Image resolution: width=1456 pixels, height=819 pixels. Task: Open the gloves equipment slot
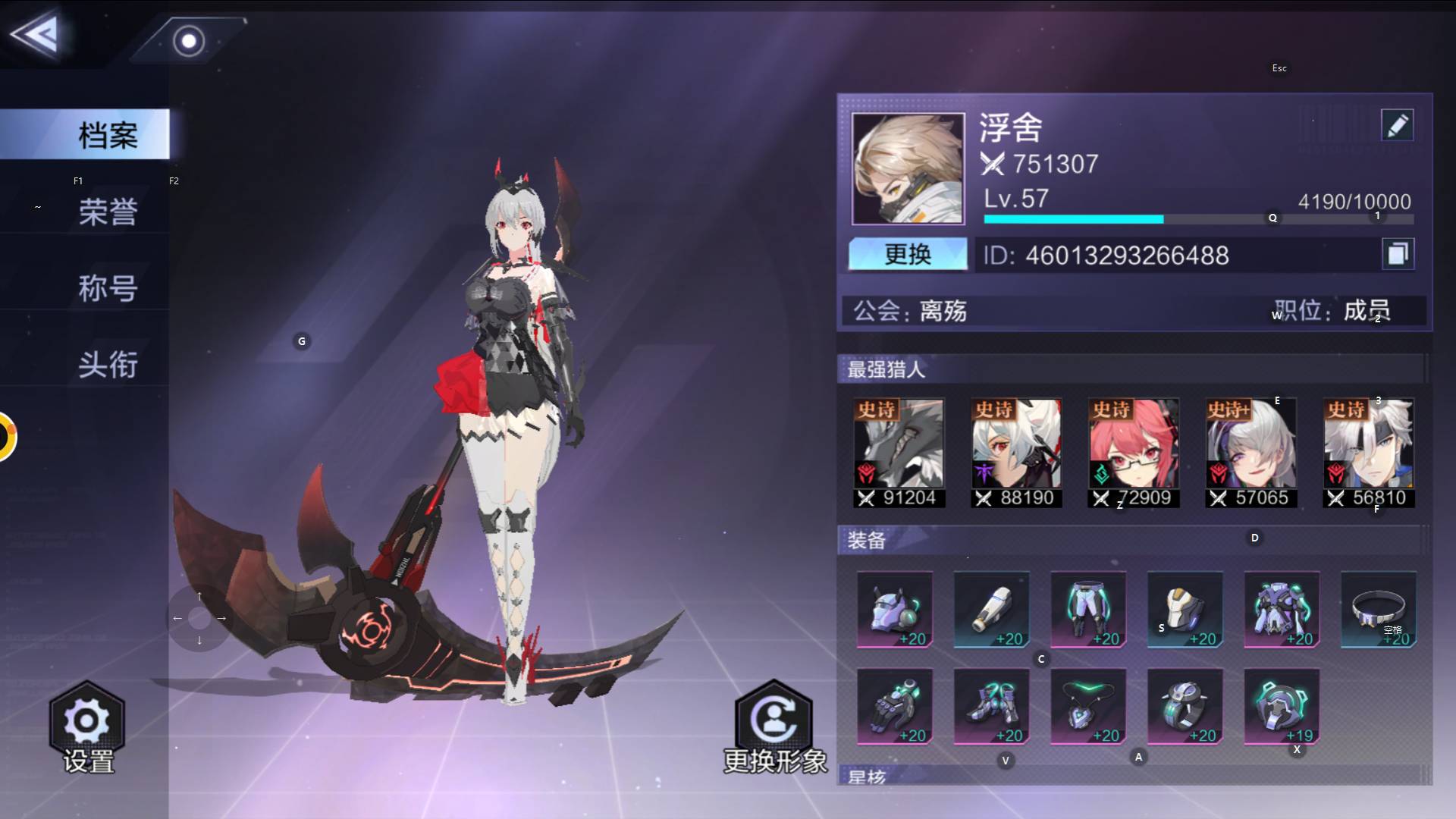(x=895, y=706)
